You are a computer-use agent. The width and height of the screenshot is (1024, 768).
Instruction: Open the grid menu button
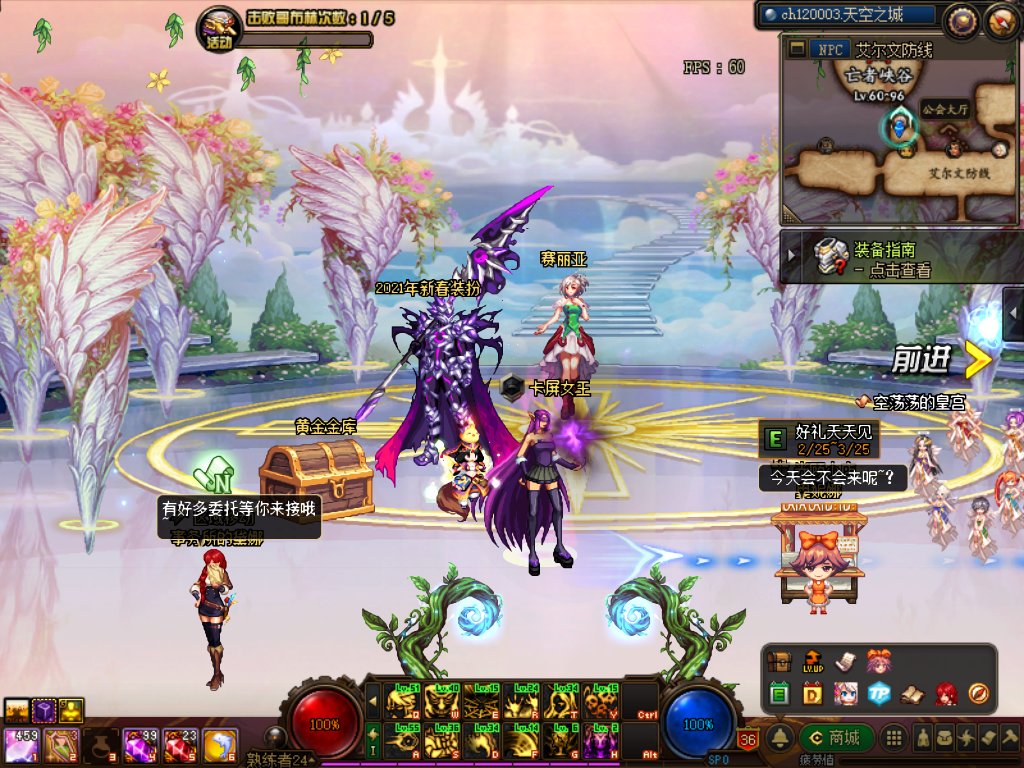pos(896,739)
